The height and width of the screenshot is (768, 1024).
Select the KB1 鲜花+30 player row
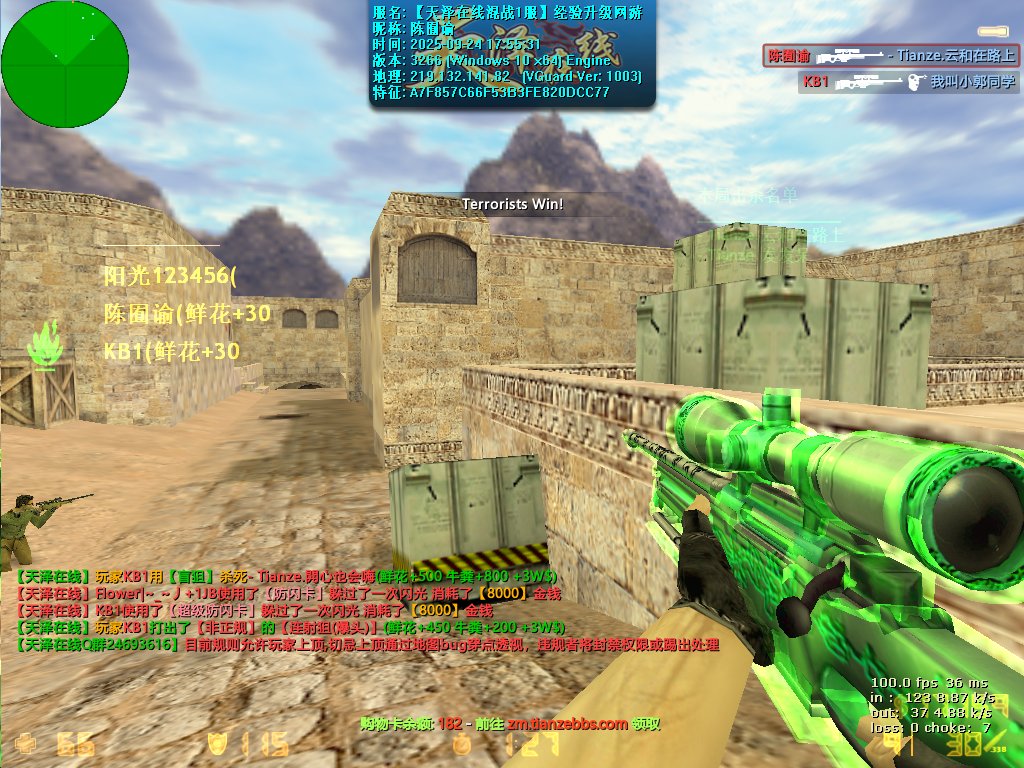coord(172,351)
